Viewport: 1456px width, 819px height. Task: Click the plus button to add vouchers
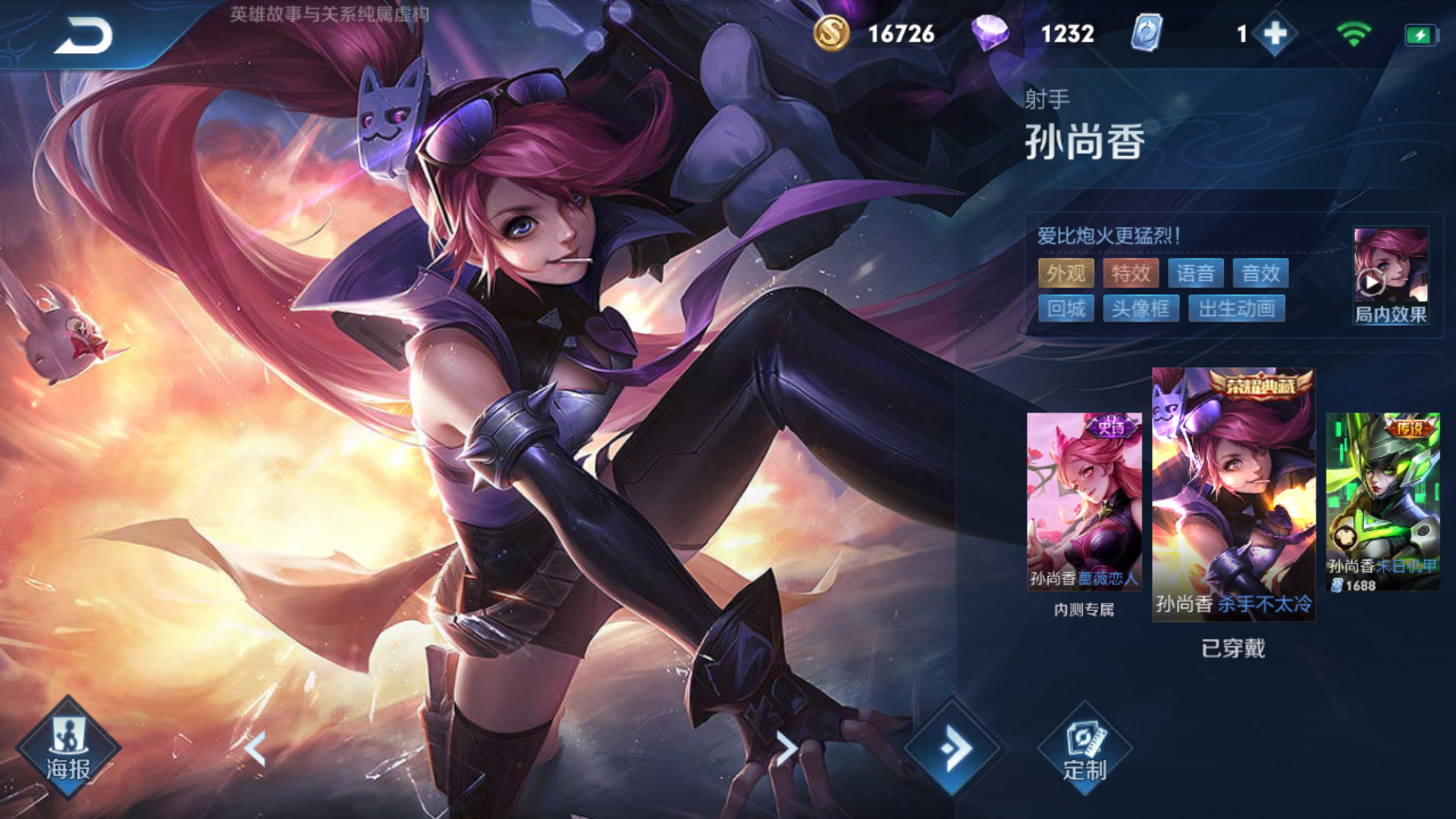tap(1276, 33)
